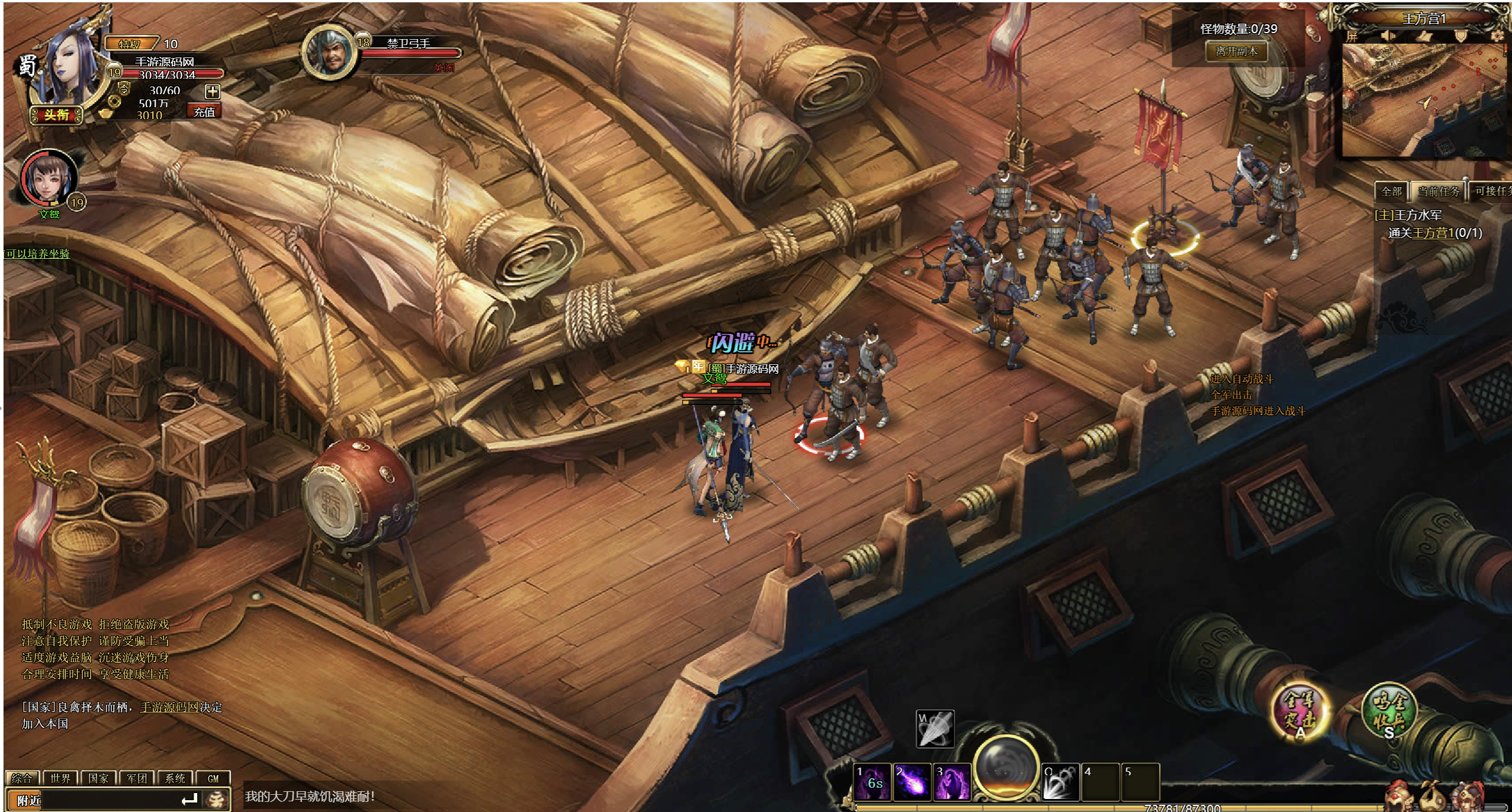This screenshot has width=1512, height=812.
Task: Switch chat to the 军团 channel
Action: (136, 778)
